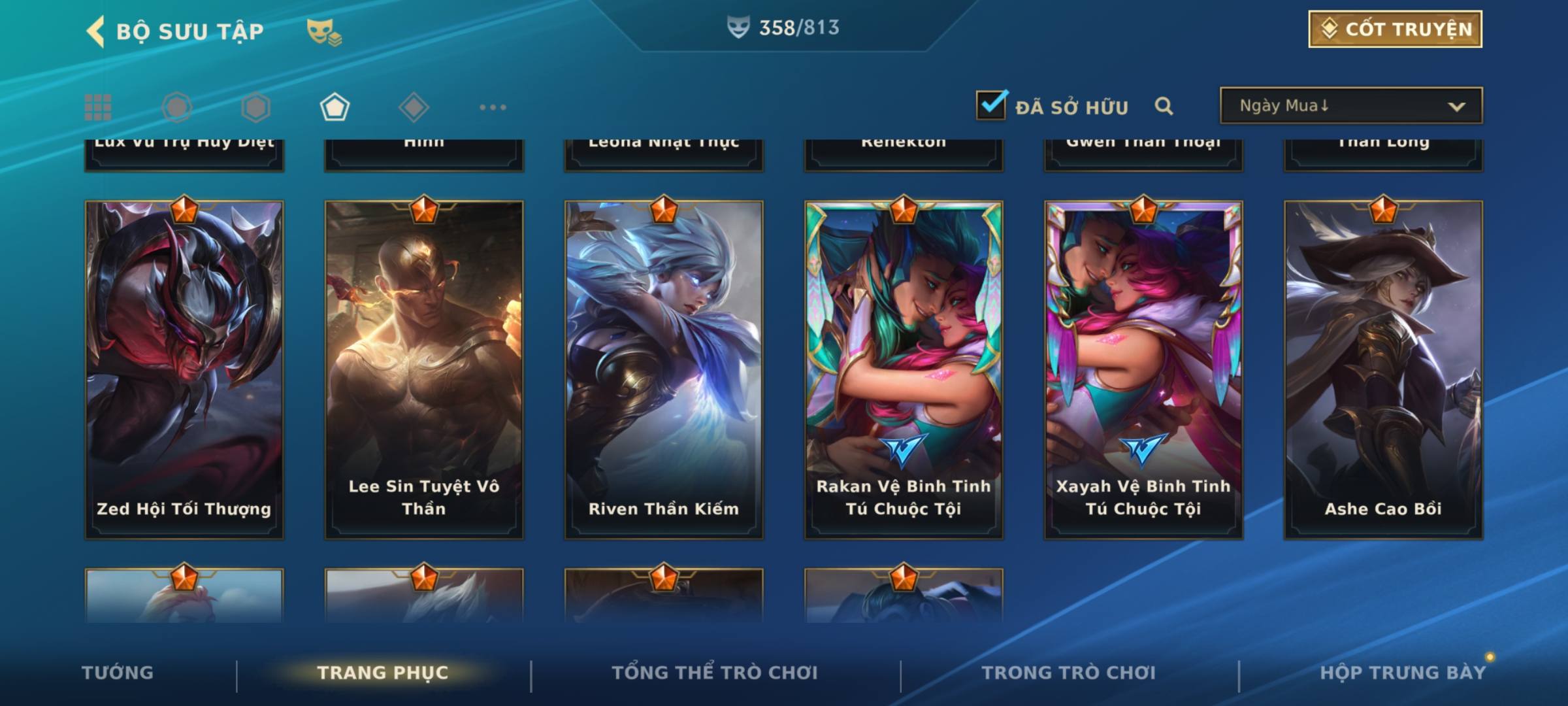Open the mask and coins icon

pos(323,31)
